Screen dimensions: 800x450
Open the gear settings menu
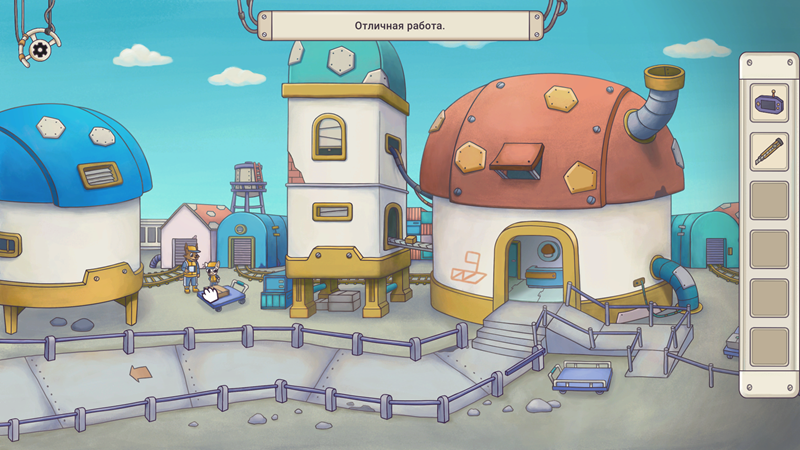tap(39, 48)
